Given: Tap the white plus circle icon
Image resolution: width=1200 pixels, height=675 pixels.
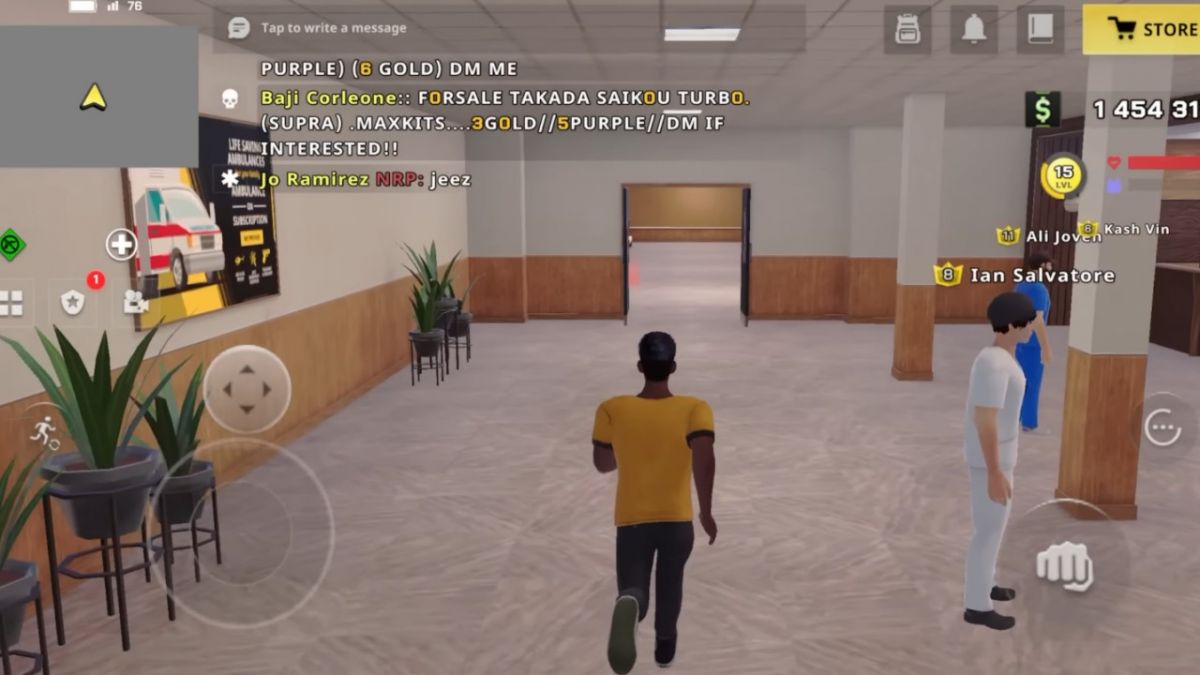Looking at the screenshot, I should click(122, 244).
